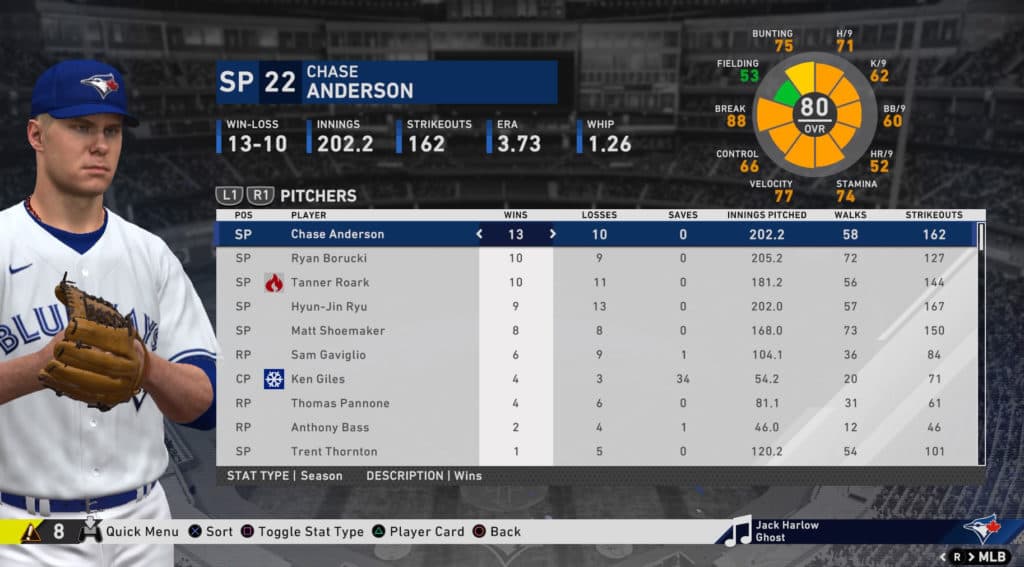The image size is (1024, 567).
Task: Sort by the Losses column header
Action: coord(599,215)
